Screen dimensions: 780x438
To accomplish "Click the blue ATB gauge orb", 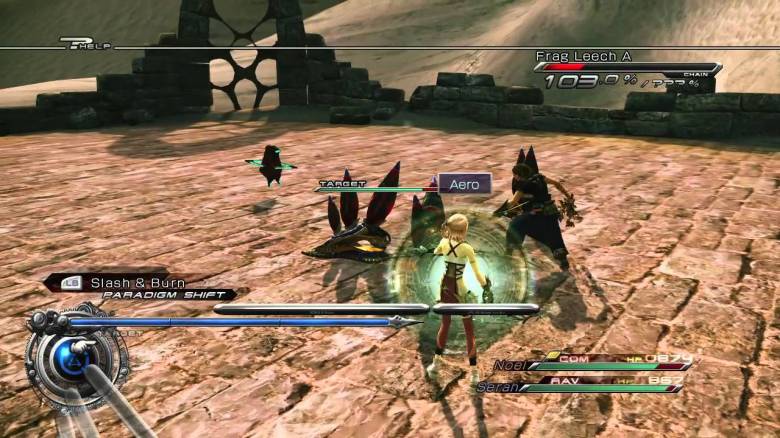I will 71,357.
